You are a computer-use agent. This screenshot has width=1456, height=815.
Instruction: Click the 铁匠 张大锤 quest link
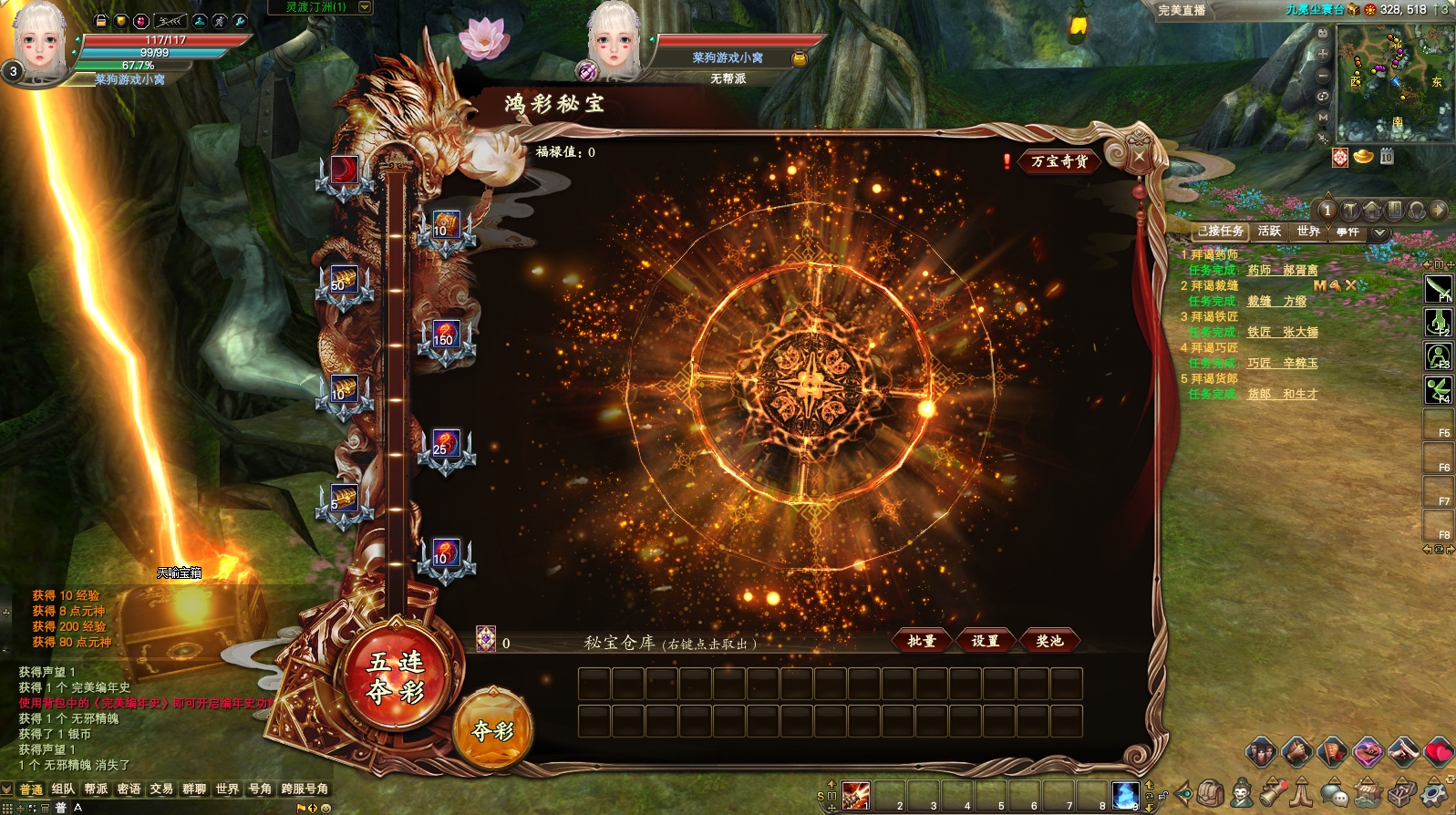(x=1282, y=332)
